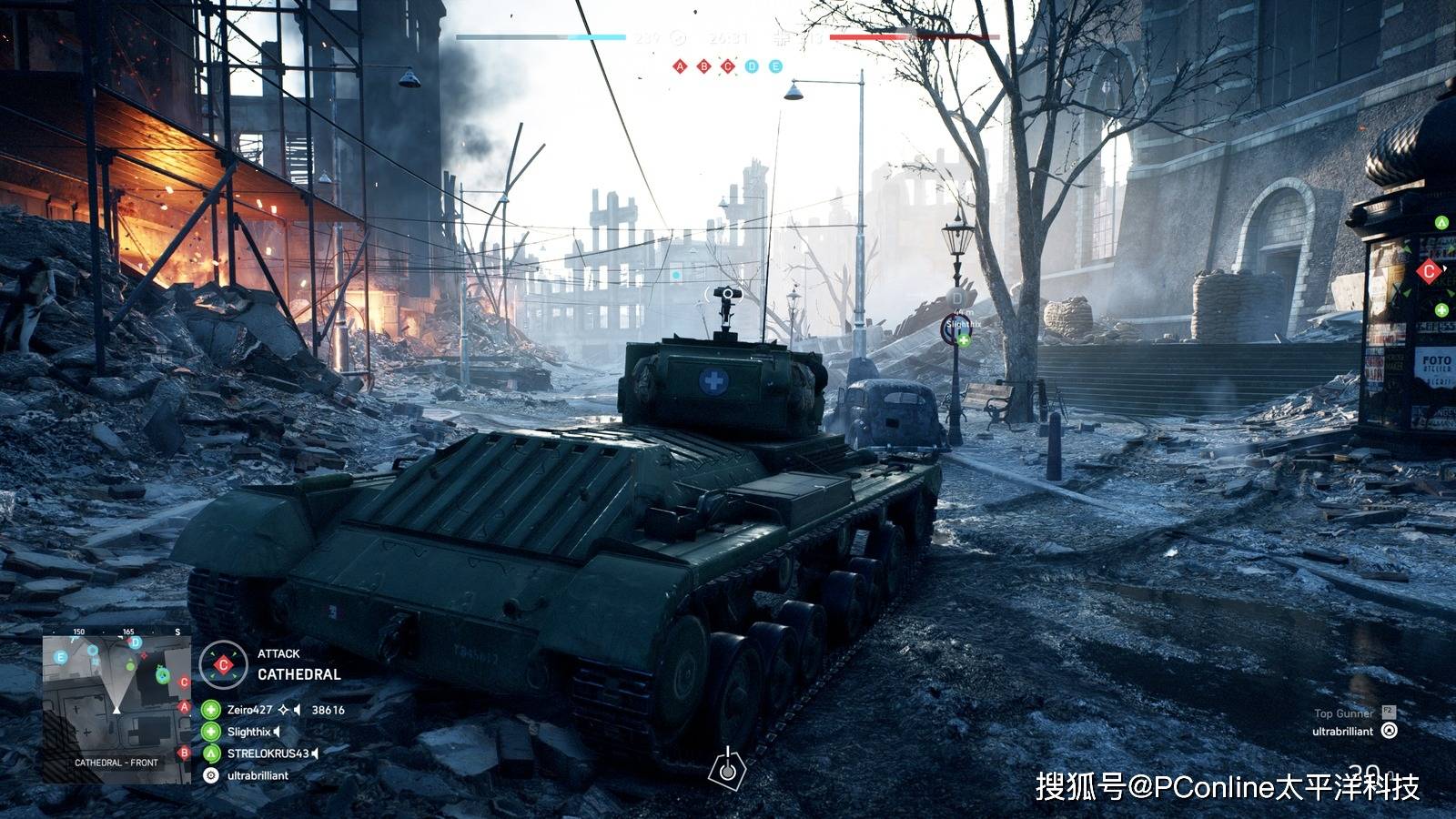The width and height of the screenshot is (1456, 819).
Task: Select objective D flag in top capture row
Action: 752,66
